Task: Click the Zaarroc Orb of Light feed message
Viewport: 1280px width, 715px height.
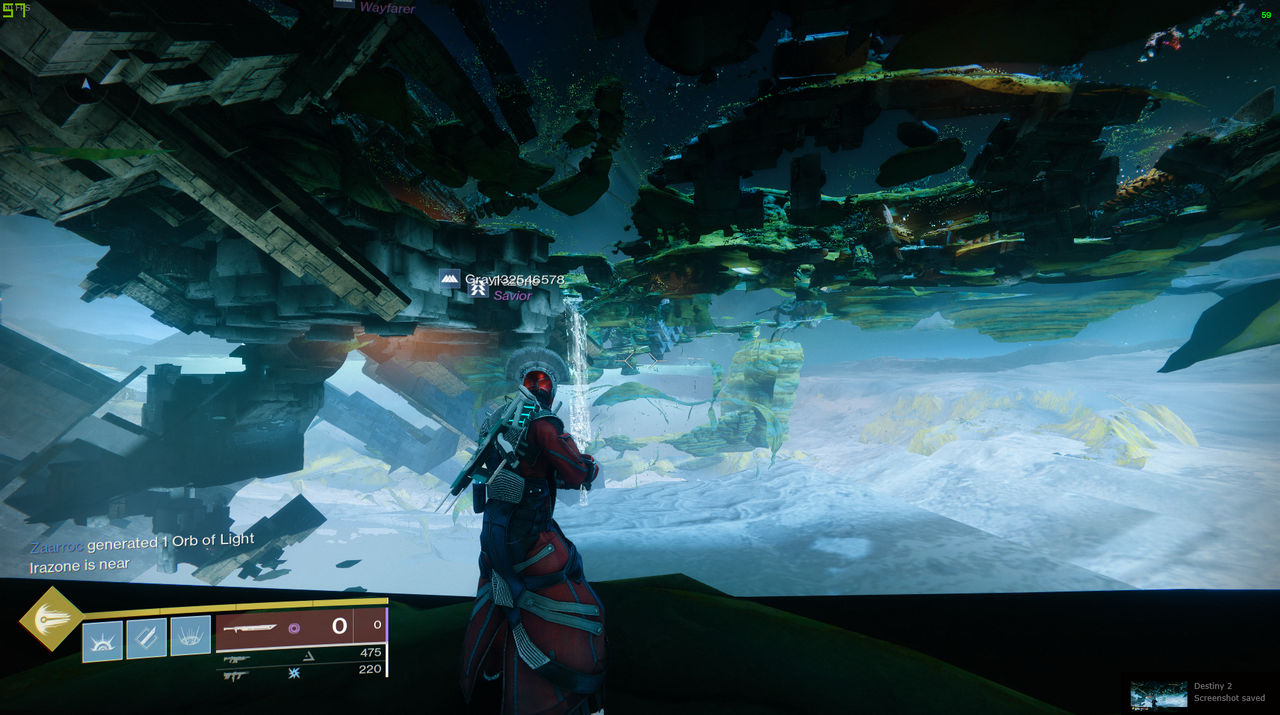Action: click(x=142, y=544)
